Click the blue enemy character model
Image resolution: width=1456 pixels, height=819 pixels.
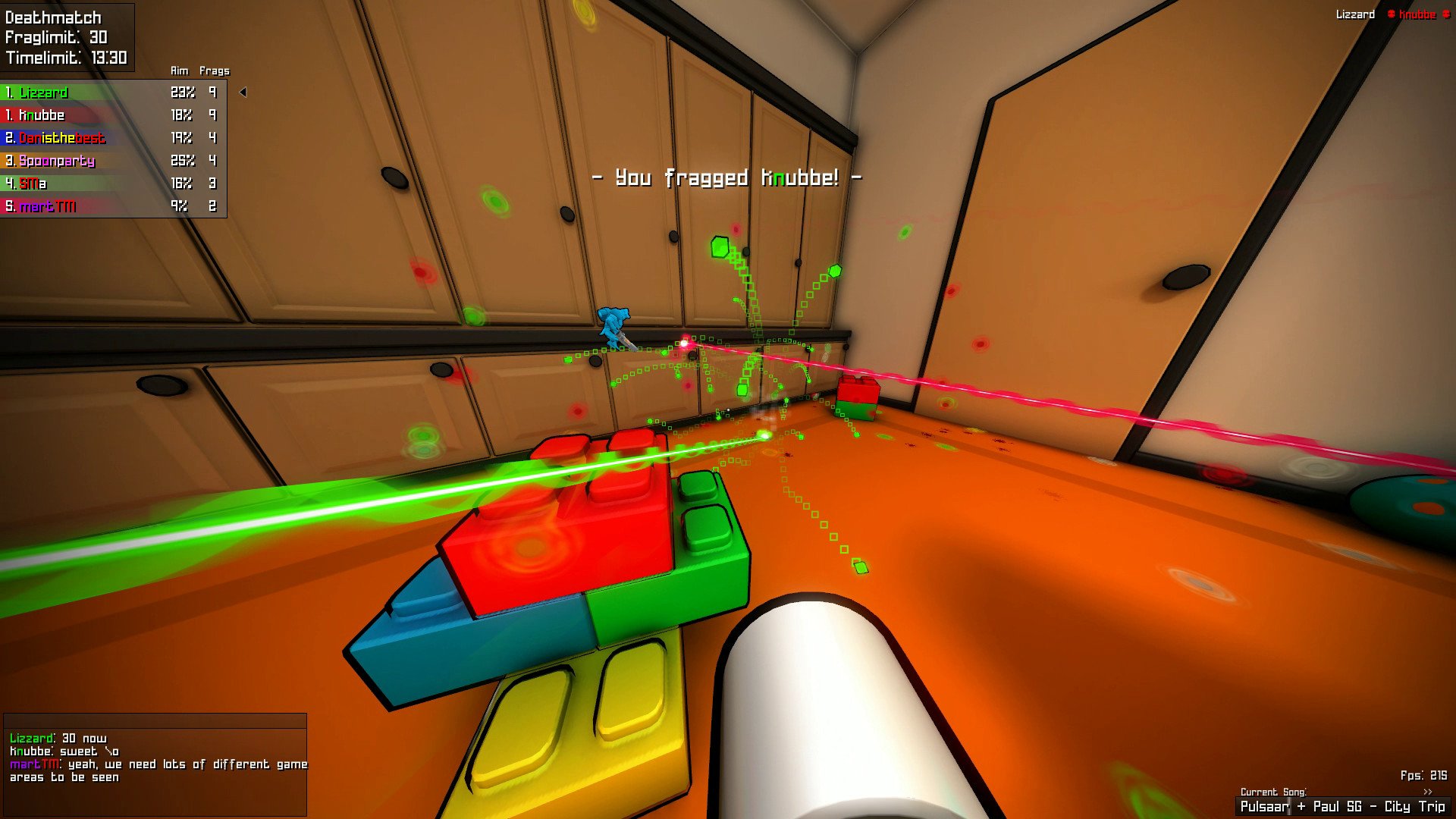click(x=611, y=320)
